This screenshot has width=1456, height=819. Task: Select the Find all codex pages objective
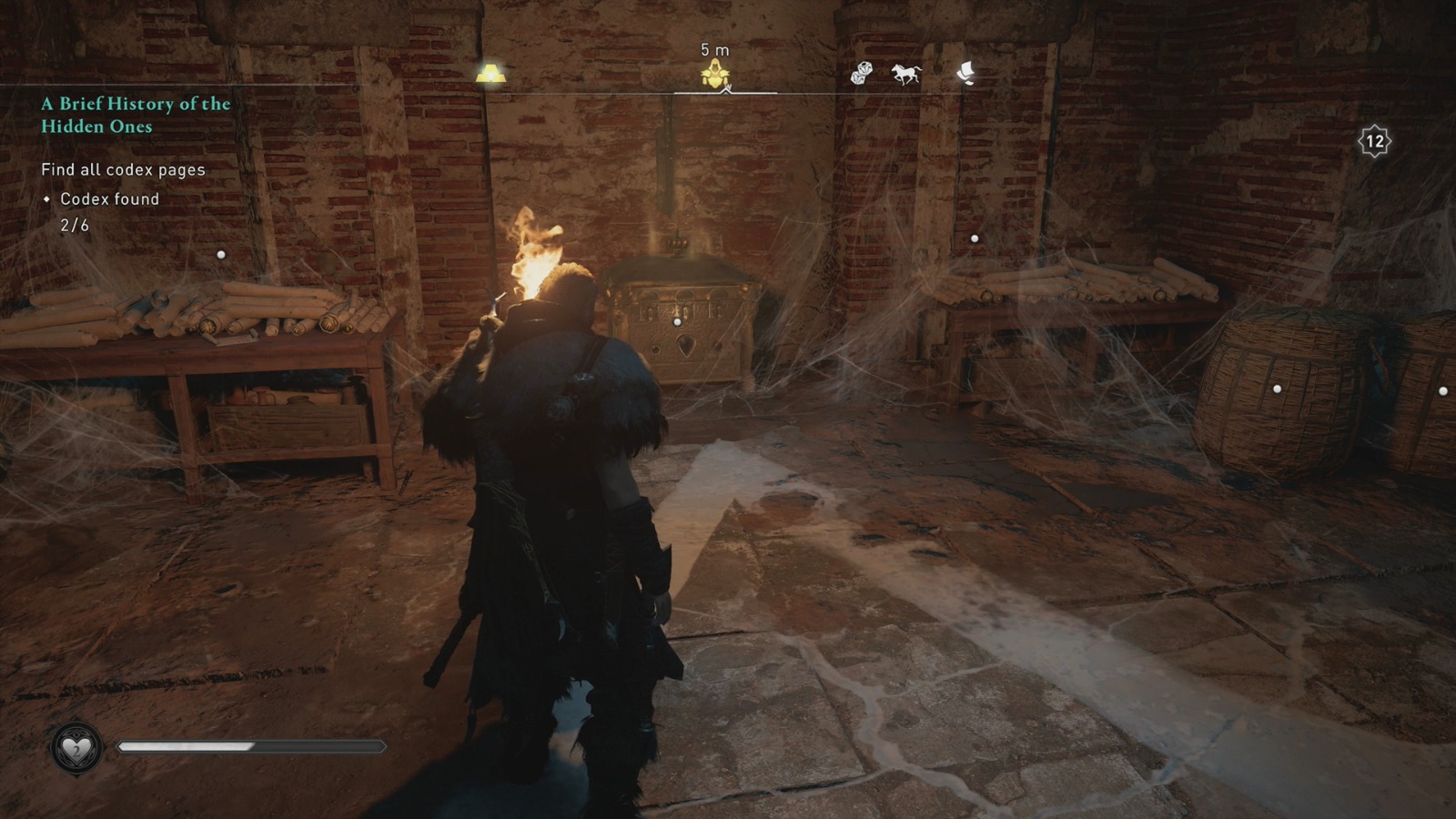(x=123, y=169)
